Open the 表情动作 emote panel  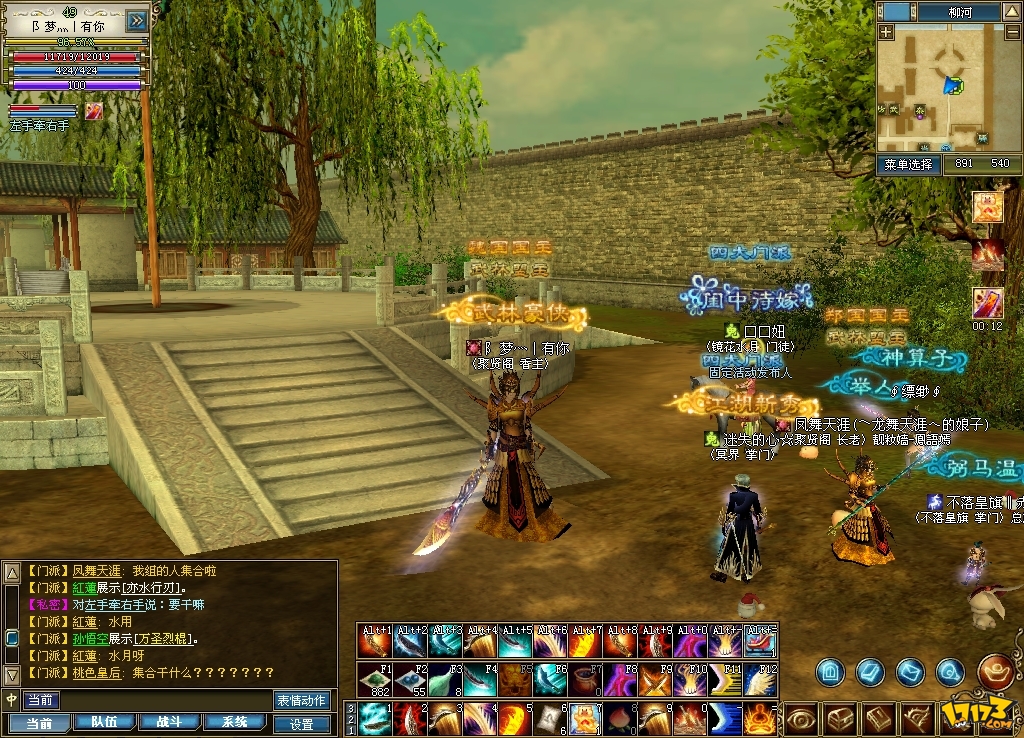pyautogui.click(x=302, y=700)
